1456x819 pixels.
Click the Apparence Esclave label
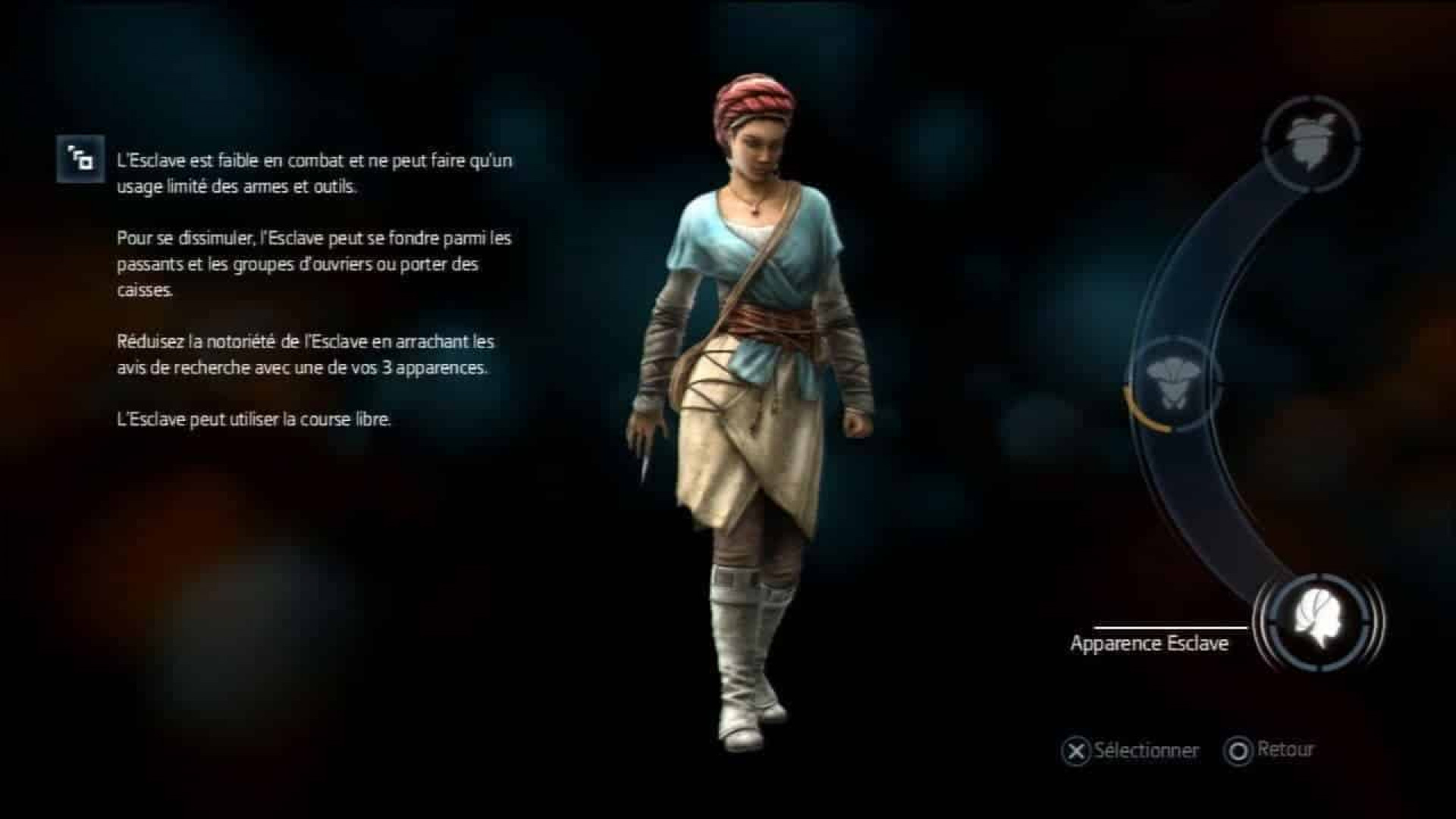(x=1149, y=643)
